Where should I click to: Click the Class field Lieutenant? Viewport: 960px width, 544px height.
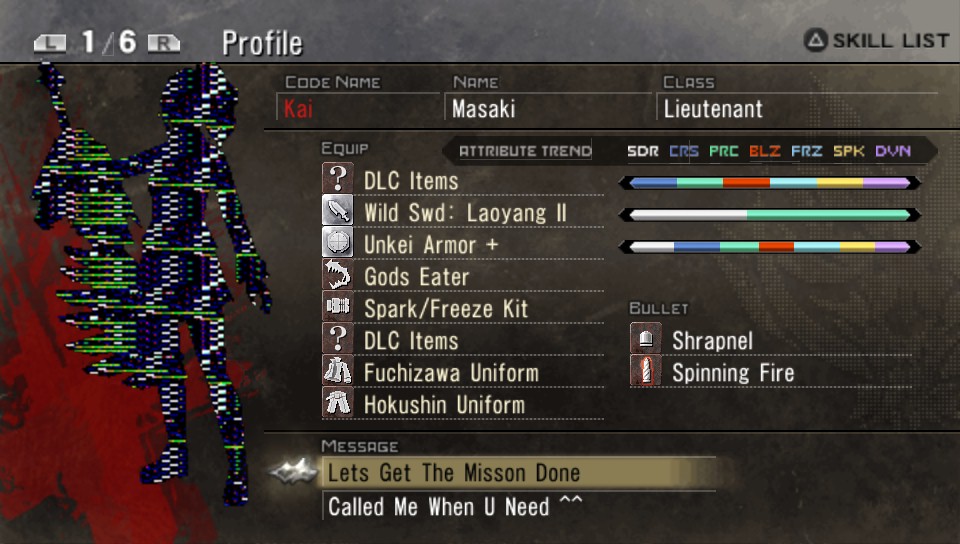[712, 108]
